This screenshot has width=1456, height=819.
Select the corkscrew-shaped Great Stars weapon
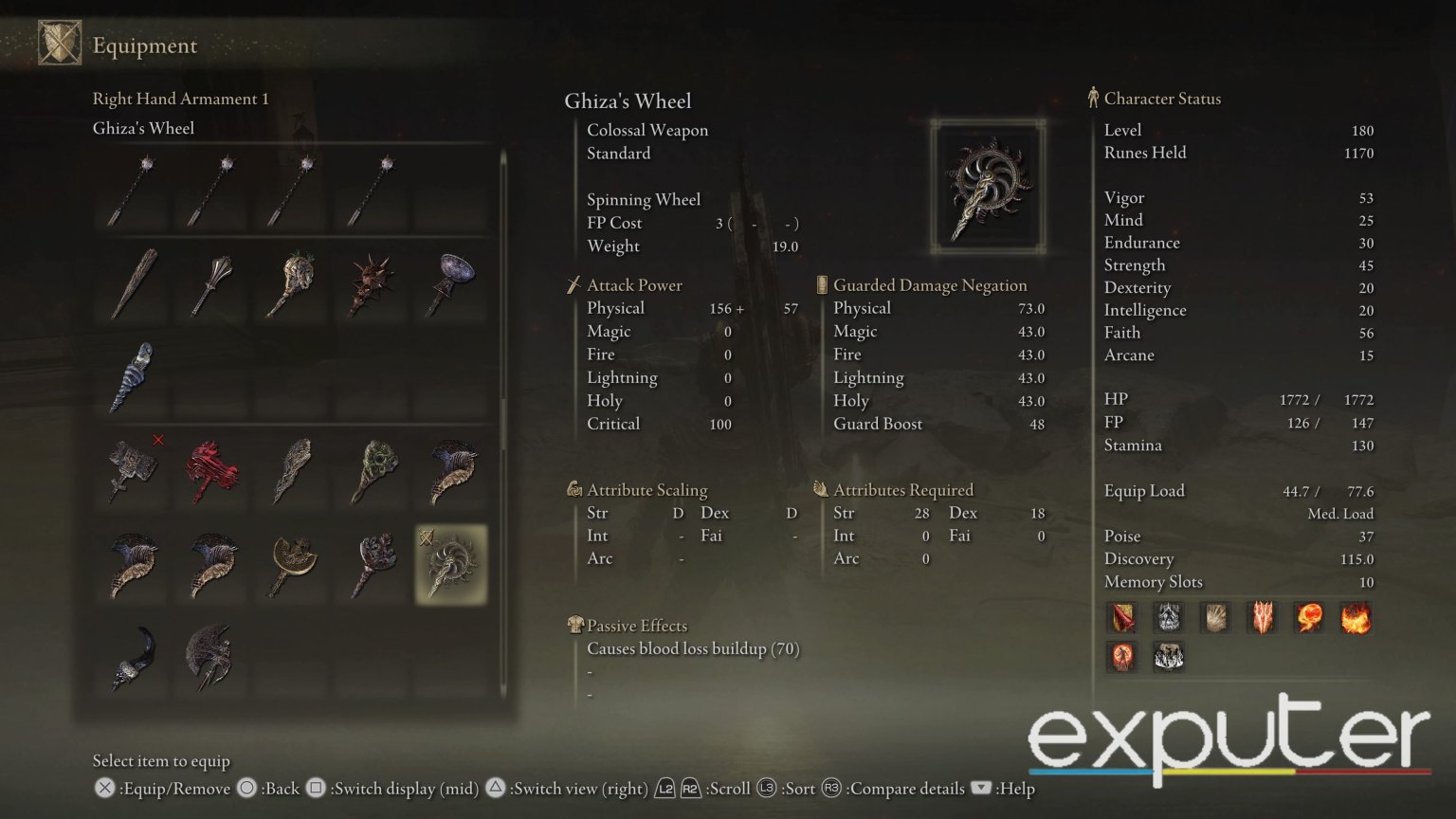tap(133, 377)
